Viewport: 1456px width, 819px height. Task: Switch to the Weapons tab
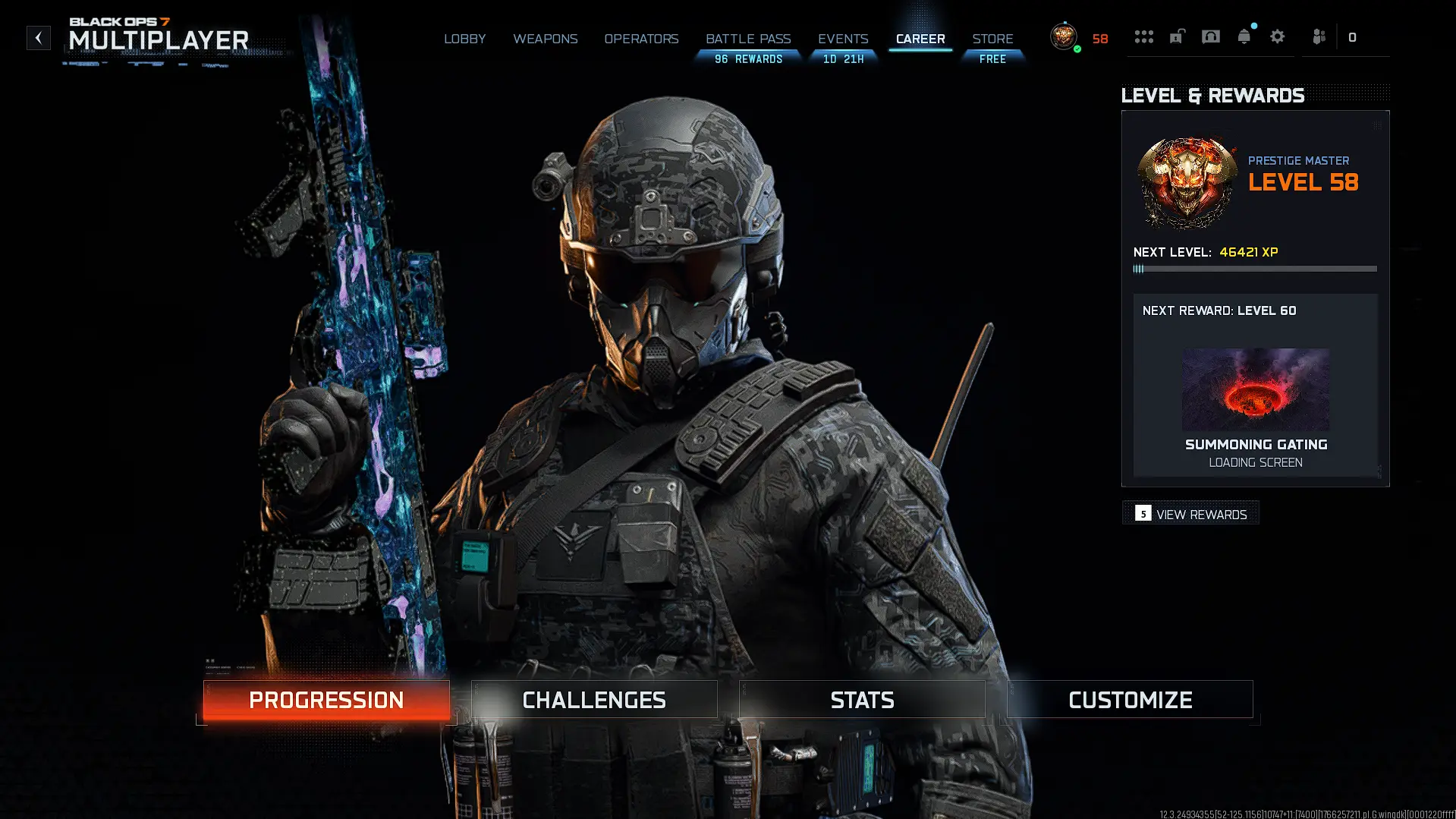click(545, 39)
